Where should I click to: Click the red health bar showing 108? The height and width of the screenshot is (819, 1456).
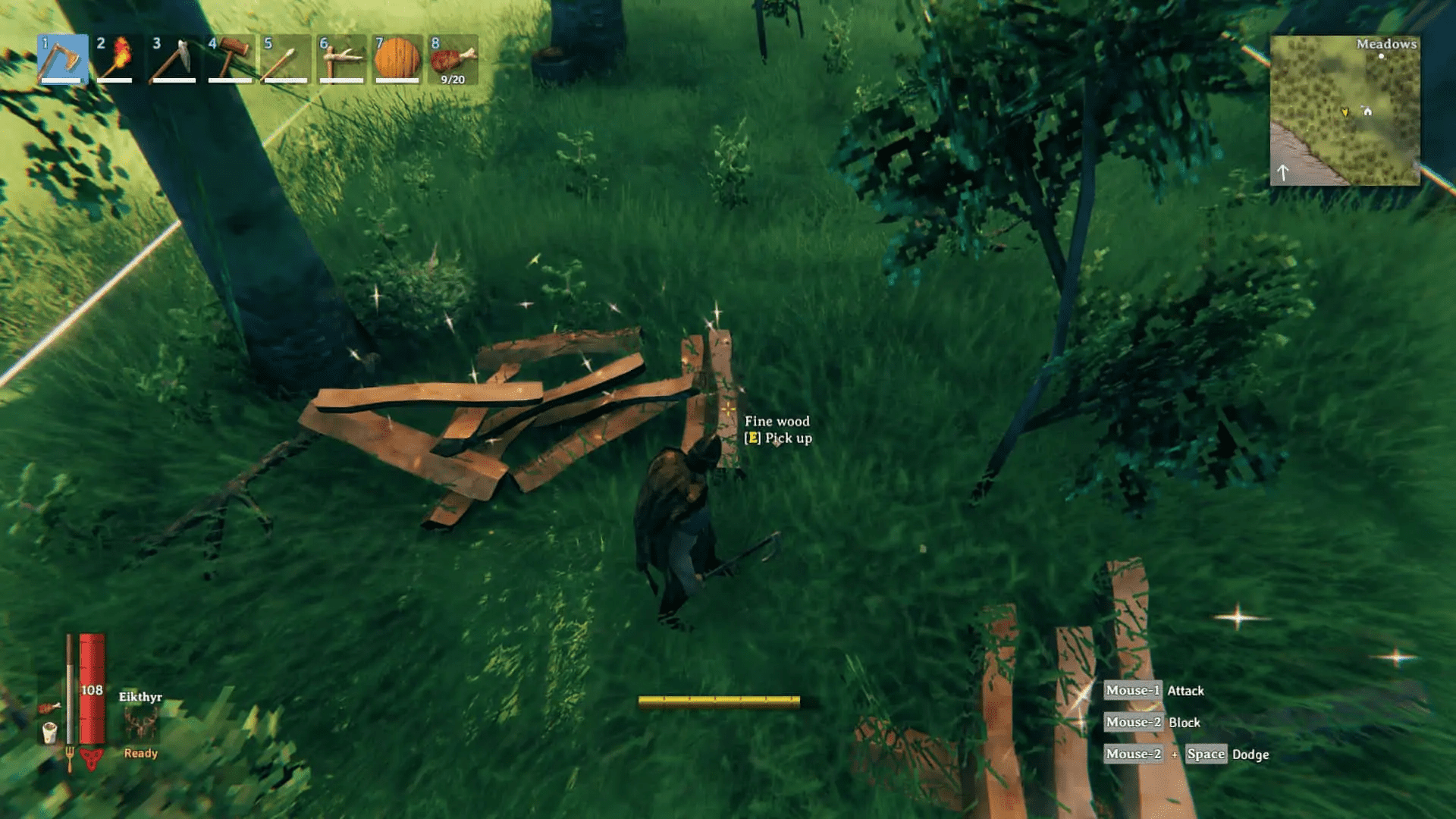pos(92,689)
